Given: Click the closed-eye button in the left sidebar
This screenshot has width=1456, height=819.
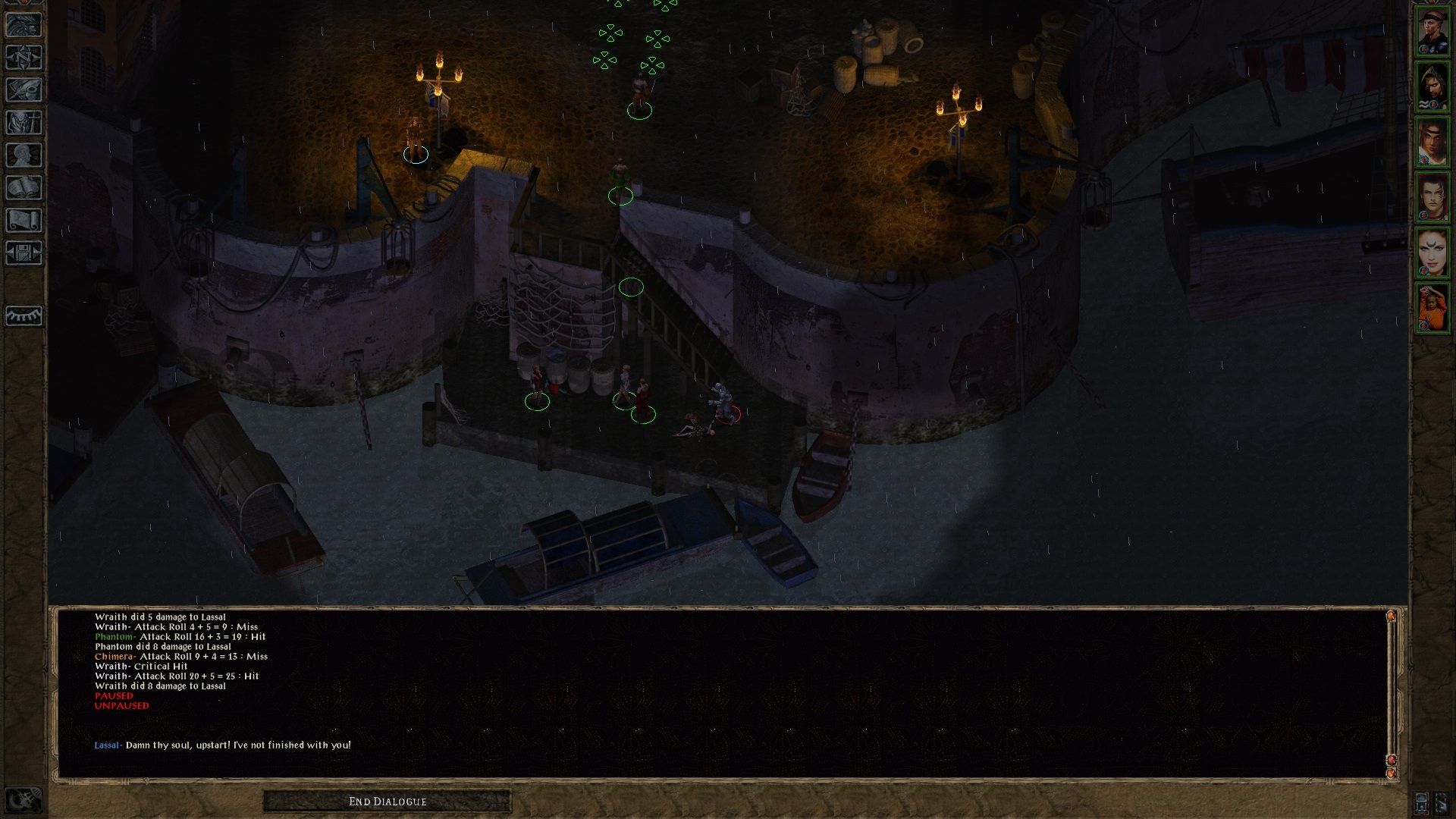Looking at the screenshot, I should click(24, 315).
